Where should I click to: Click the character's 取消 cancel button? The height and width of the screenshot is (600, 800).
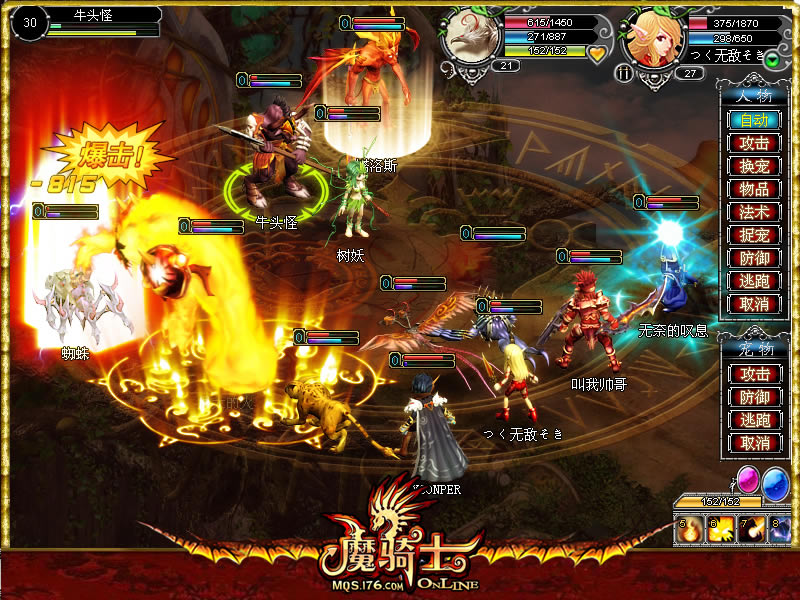coord(754,304)
